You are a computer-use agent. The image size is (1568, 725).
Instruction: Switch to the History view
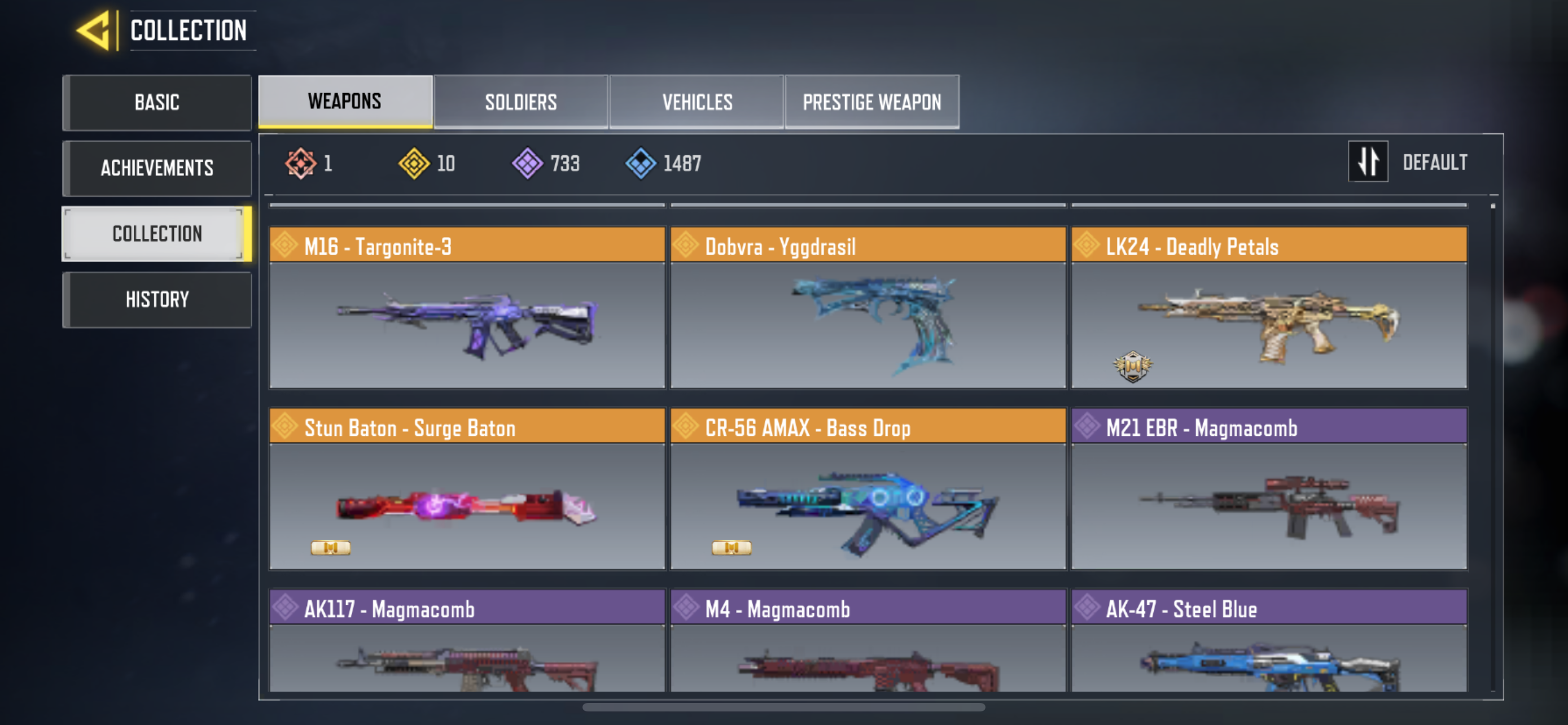click(157, 299)
